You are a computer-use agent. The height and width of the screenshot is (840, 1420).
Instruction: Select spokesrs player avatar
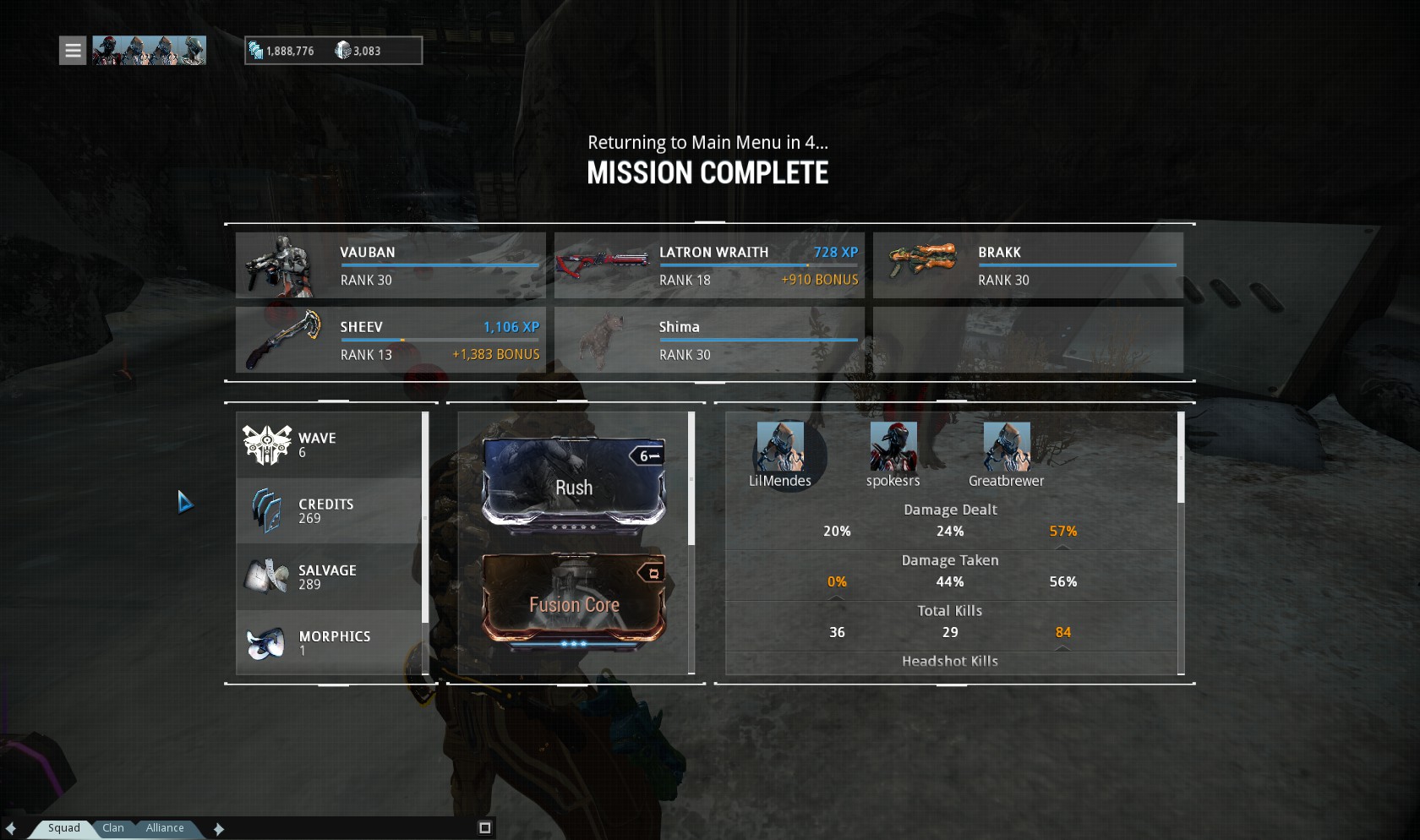[893, 447]
